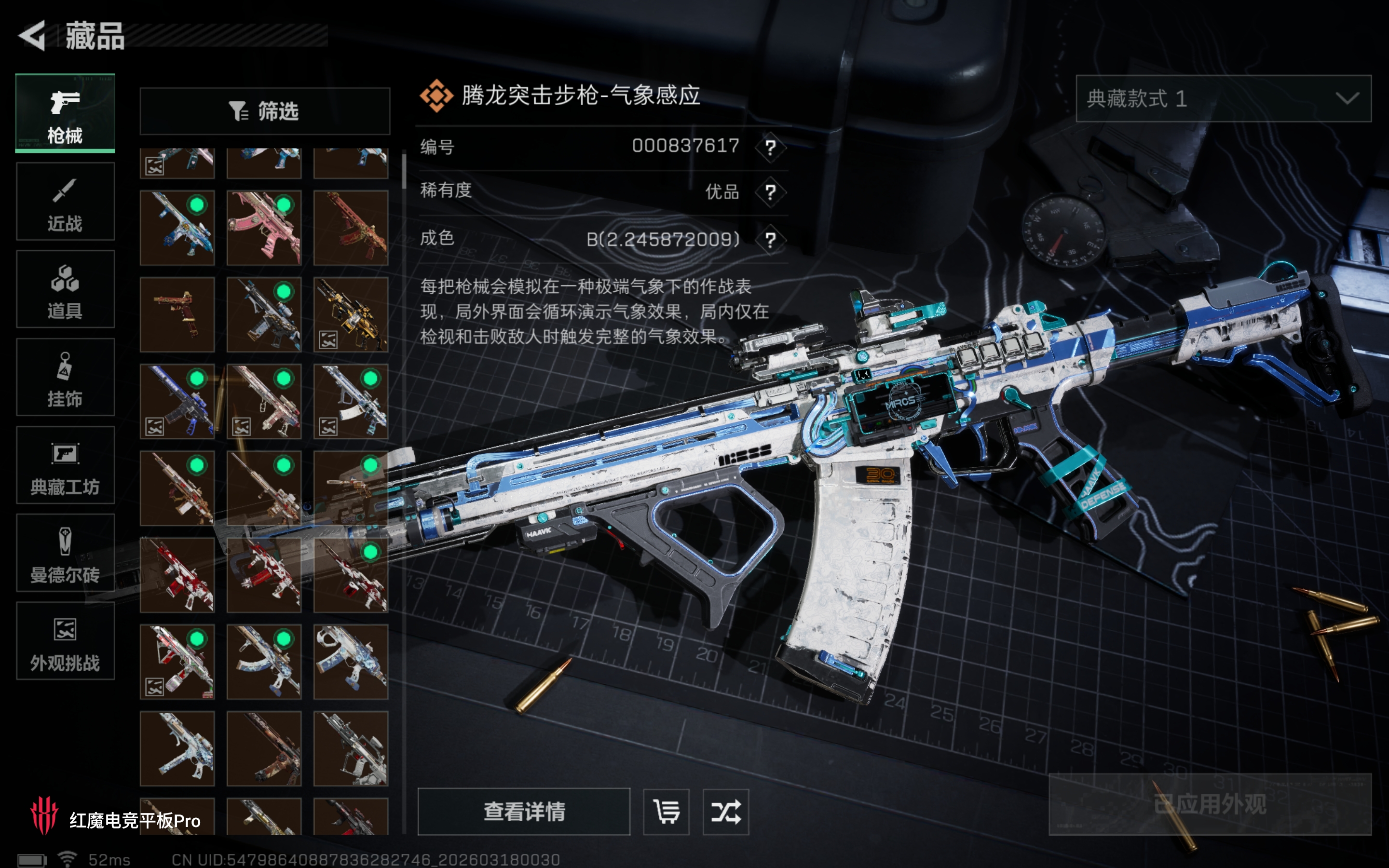Go back using the arrow beside 藏品
Image resolution: width=1389 pixels, height=868 pixels.
pyautogui.click(x=33, y=36)
